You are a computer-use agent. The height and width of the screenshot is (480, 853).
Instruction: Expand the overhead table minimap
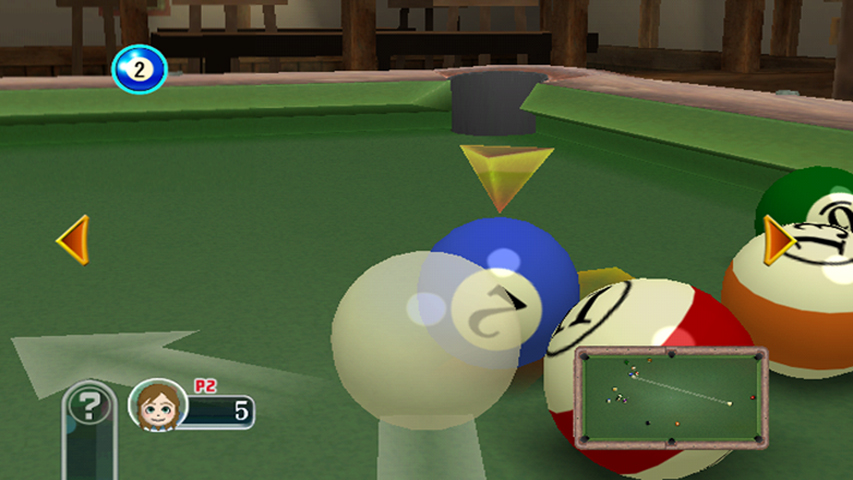[x=670, y=398]
